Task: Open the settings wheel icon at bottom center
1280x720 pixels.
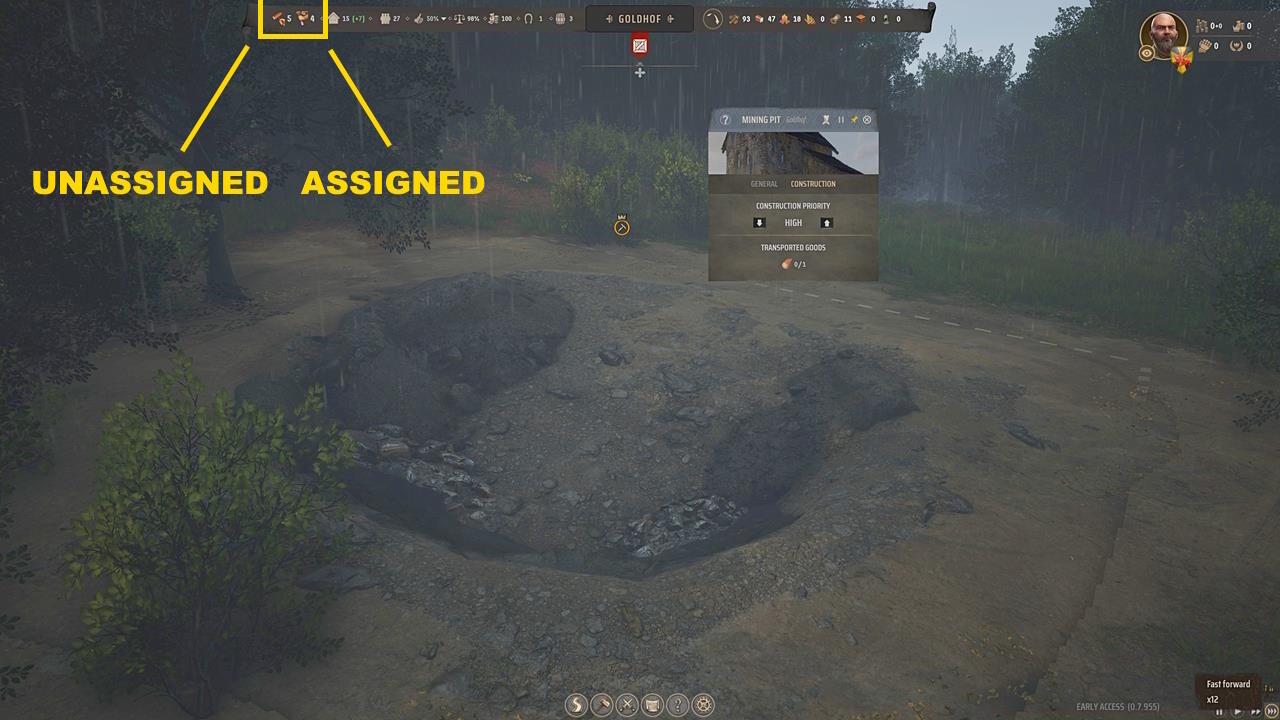Action: tap(704, 702)
